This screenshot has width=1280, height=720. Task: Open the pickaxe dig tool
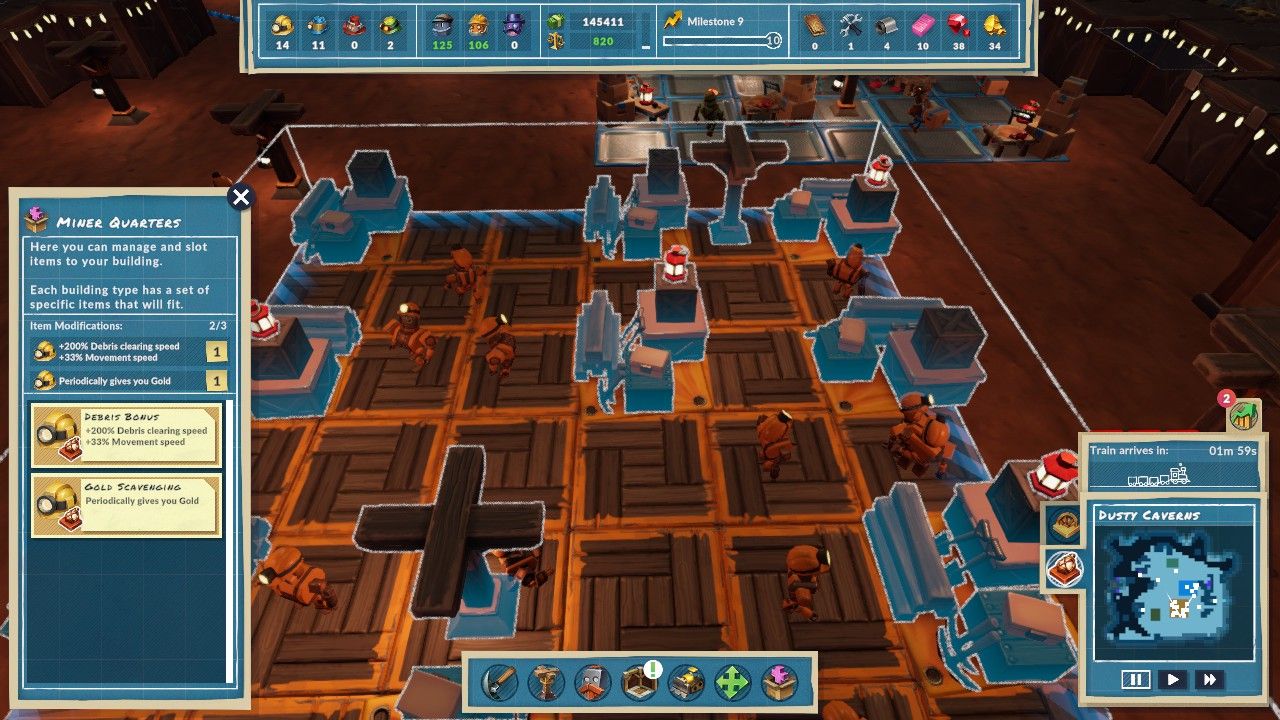(x=500, y=684)
